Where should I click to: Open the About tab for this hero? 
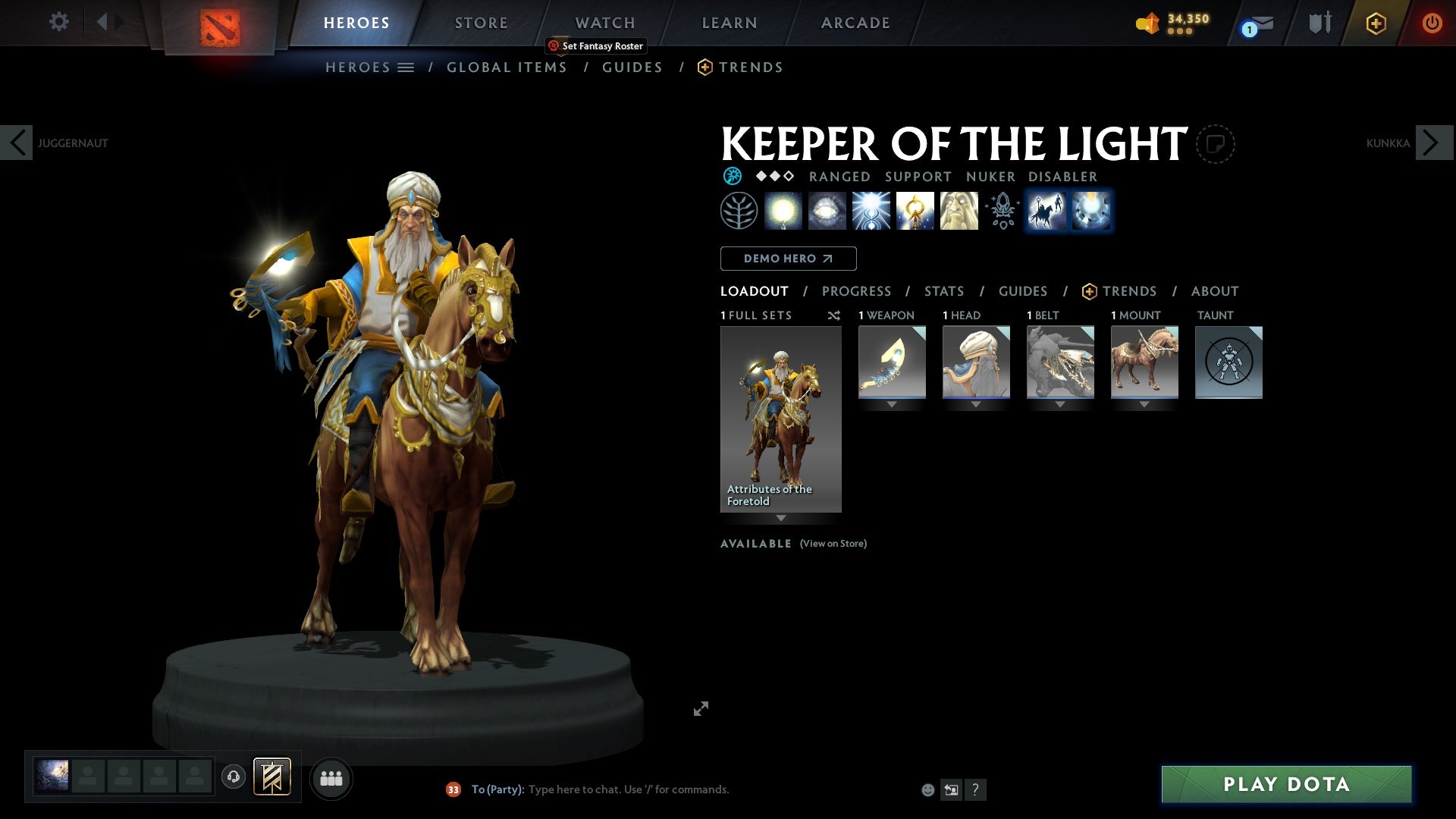1214,291
